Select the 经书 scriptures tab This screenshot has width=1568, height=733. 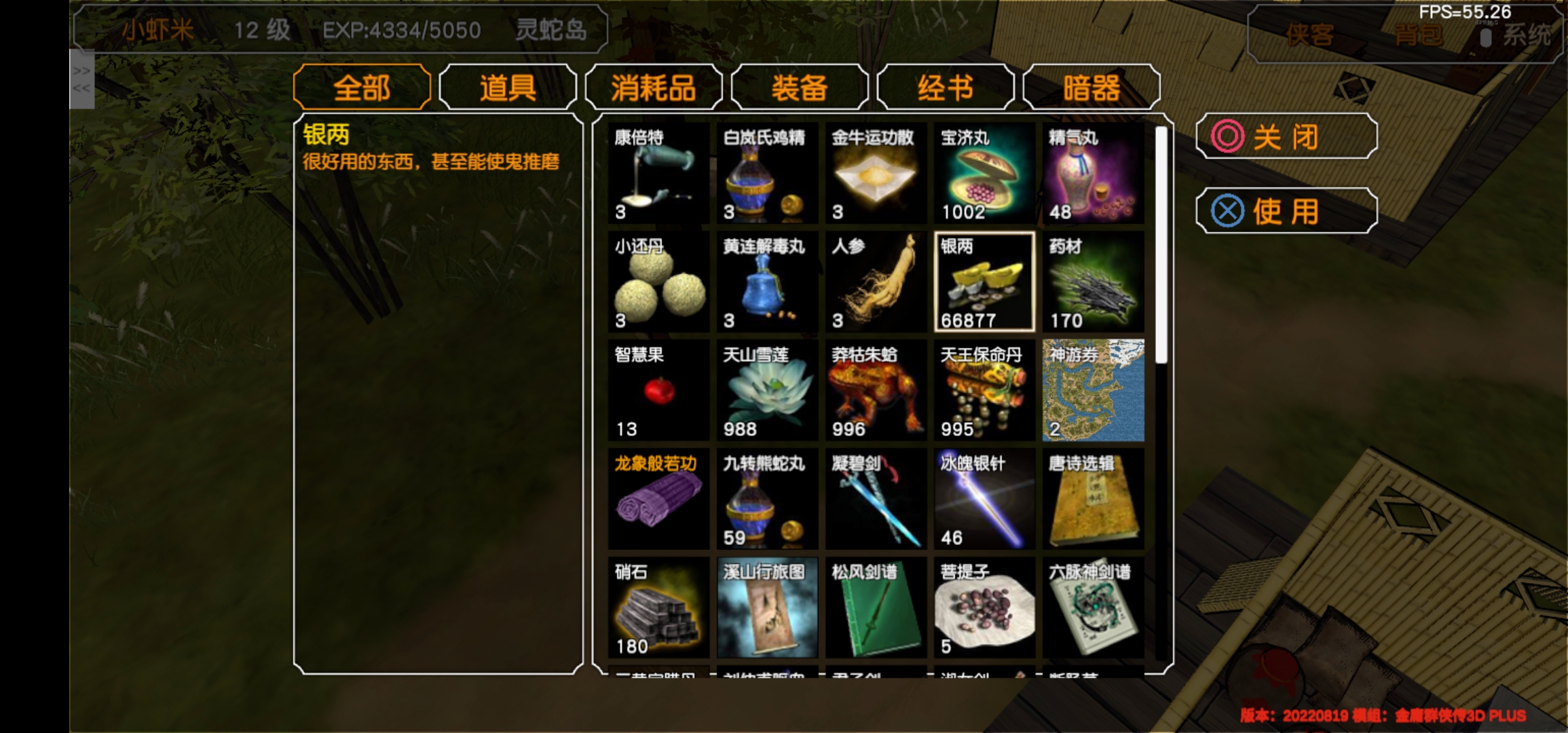click(946, 87)
